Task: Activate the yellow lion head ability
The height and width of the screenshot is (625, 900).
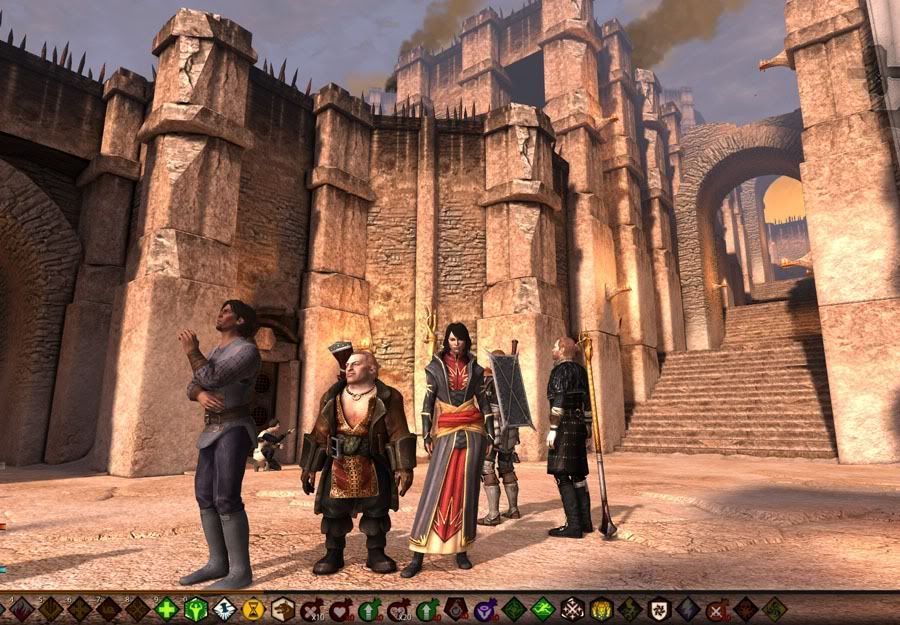Action: click(600, 609)
